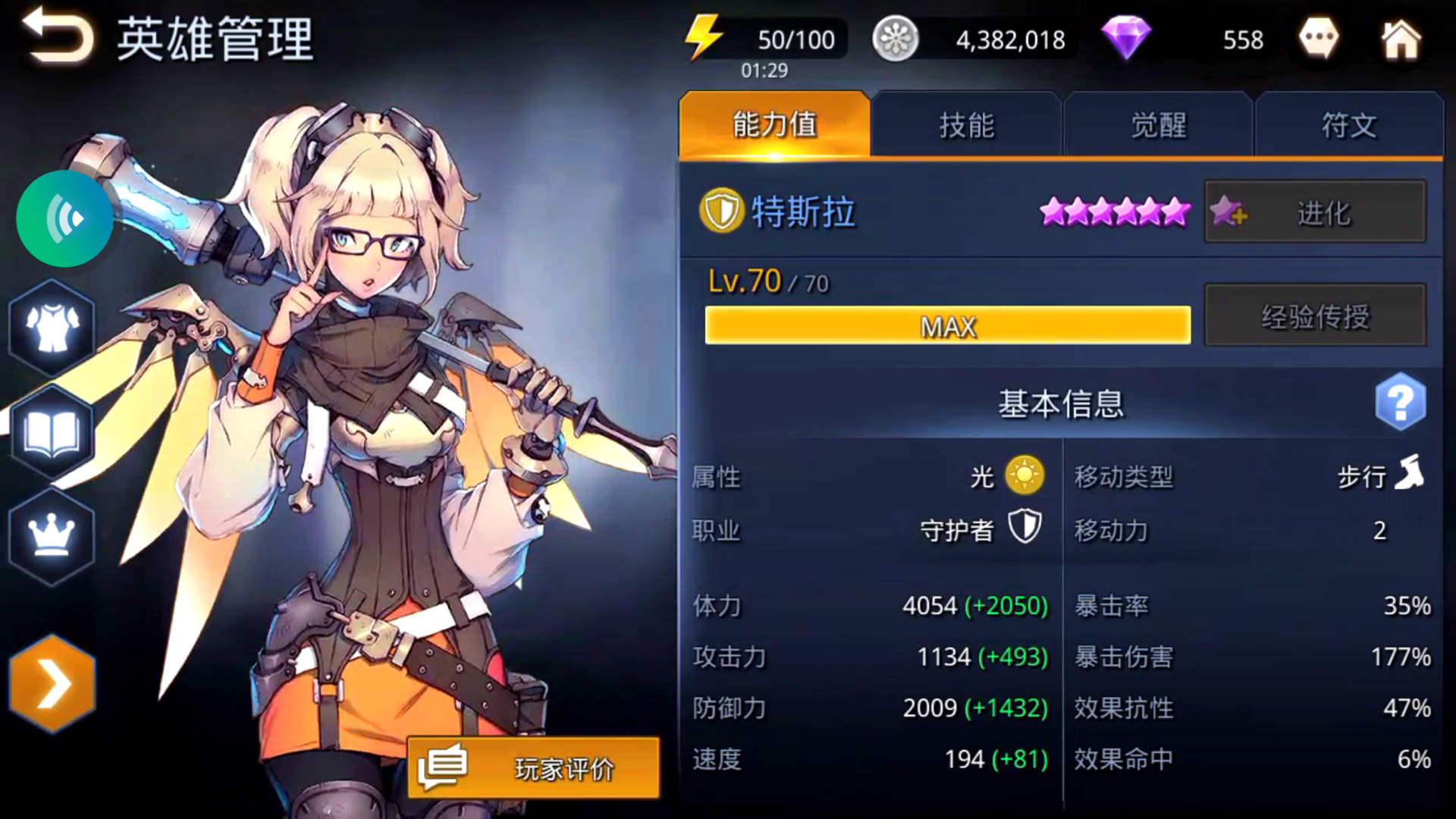Open 玩家评价 player reviews
1456x819 pixels.
(534, 767)
